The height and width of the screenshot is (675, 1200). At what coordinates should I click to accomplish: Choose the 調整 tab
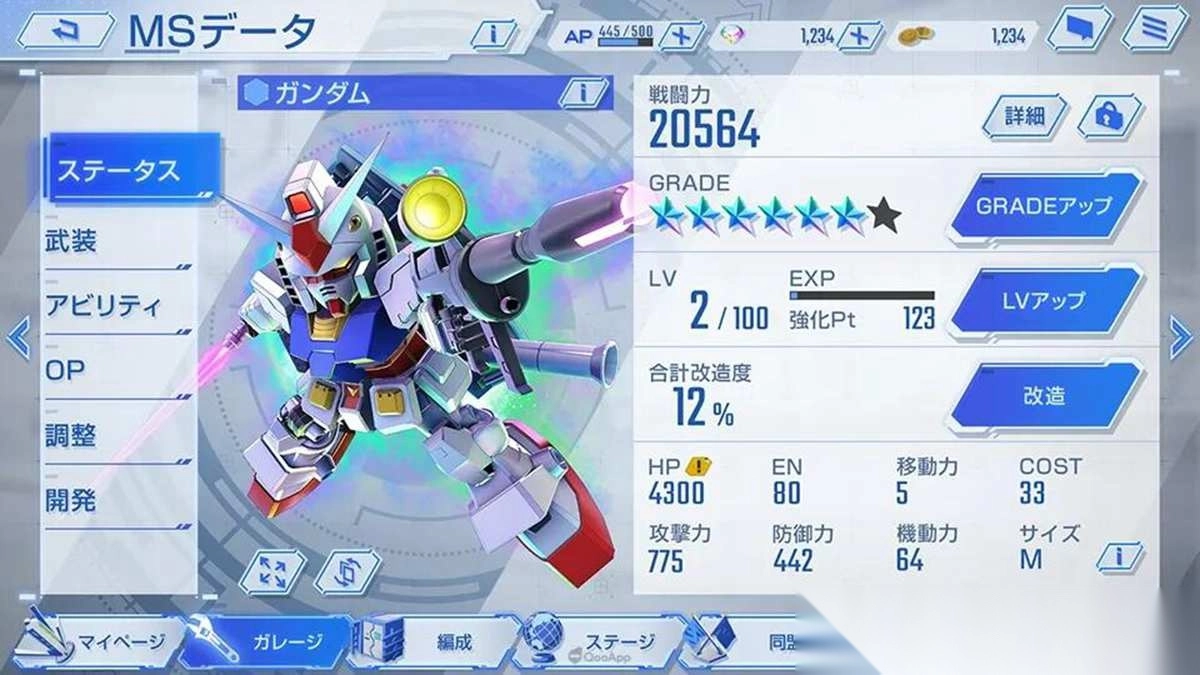click(117, 436)
